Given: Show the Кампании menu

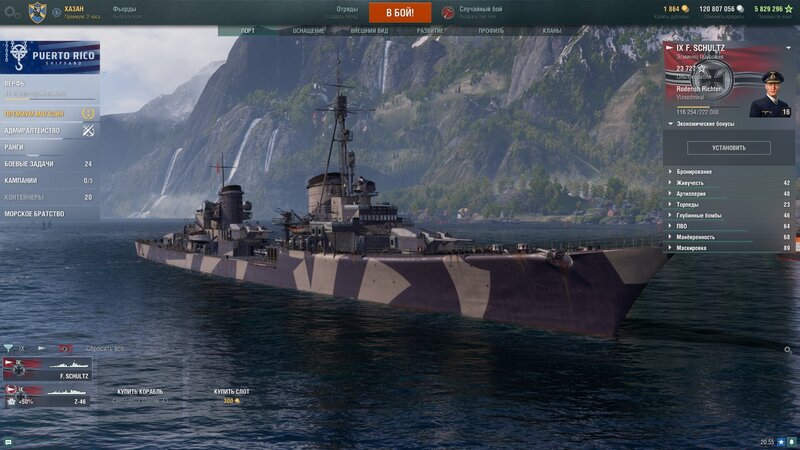Looking at the screenshot, I should pyautogui.click(x=22, y=181).
